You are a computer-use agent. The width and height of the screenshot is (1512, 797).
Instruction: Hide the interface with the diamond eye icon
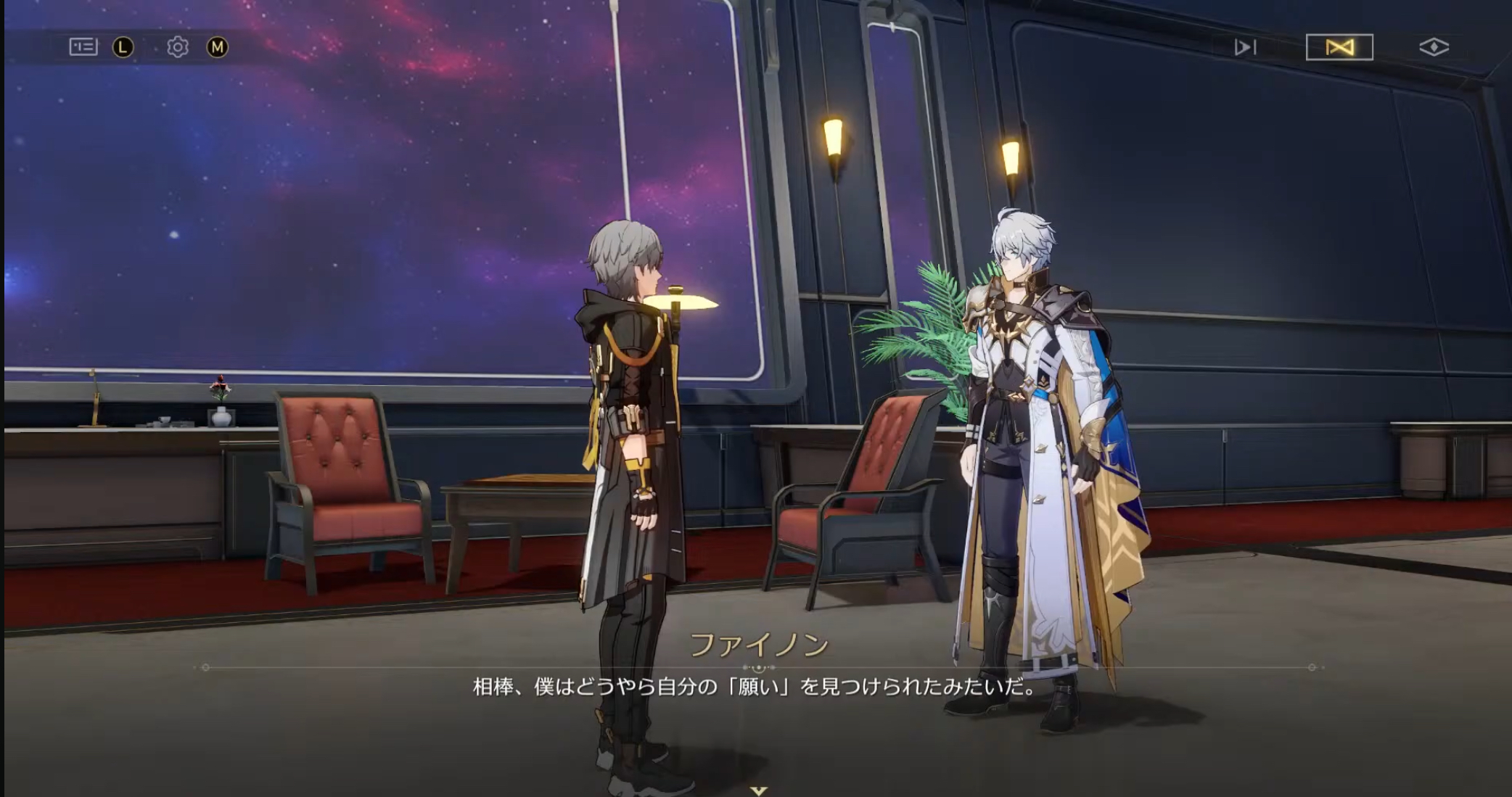pyautogui.click(x=1434, y=48)
